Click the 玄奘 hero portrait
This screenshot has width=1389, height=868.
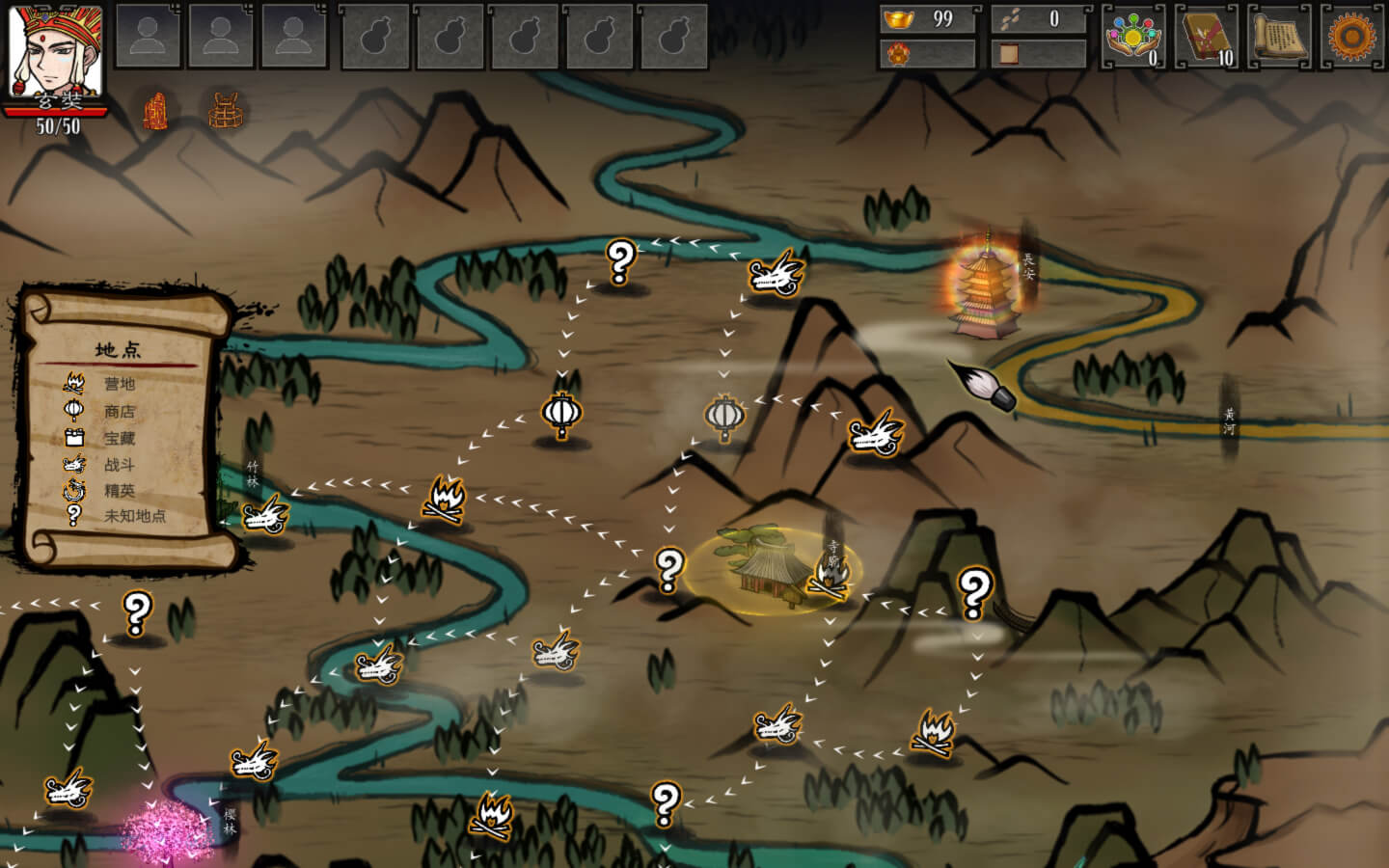point(56,53)
